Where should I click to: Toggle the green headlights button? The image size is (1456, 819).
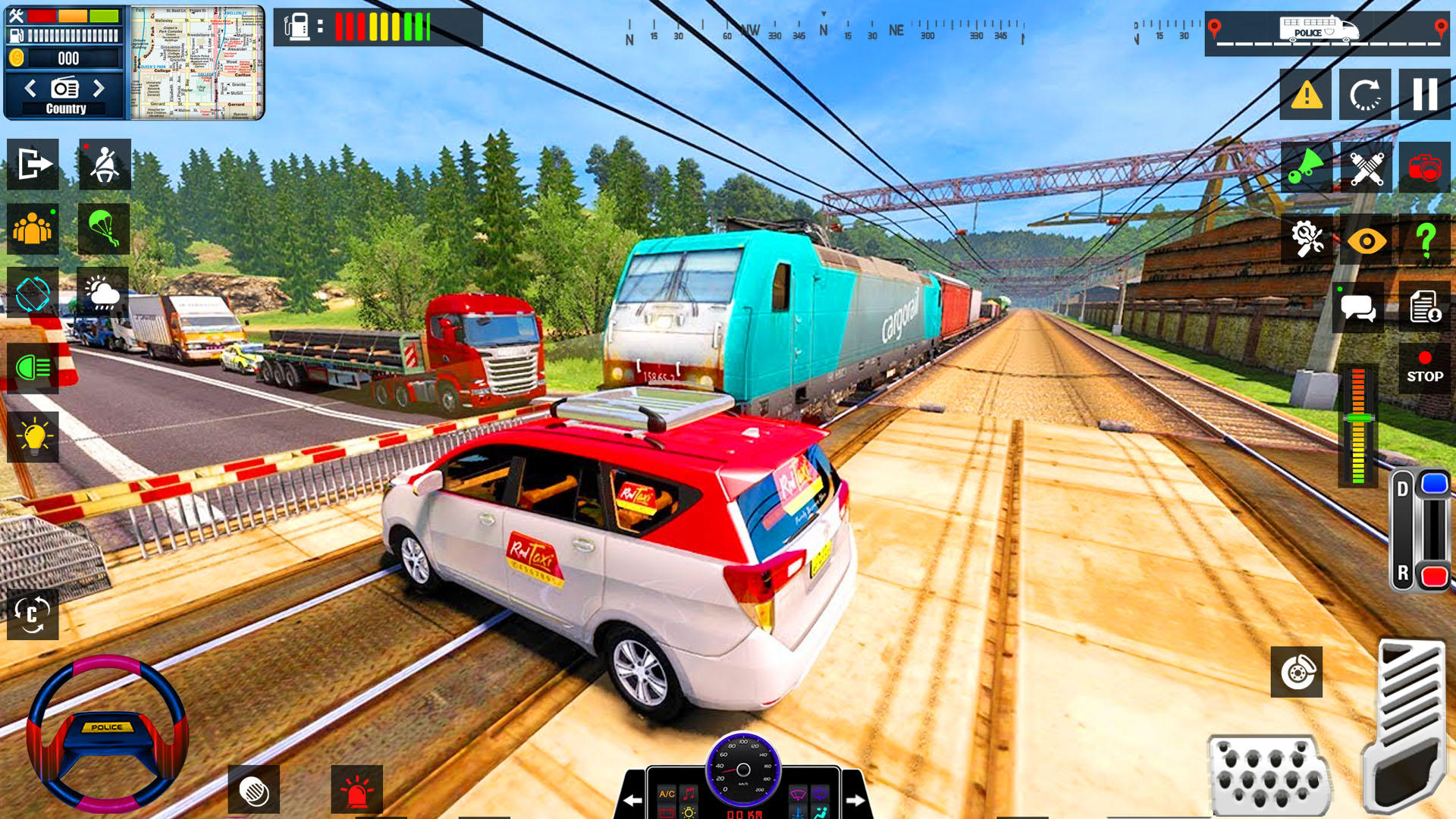point(33,369)
